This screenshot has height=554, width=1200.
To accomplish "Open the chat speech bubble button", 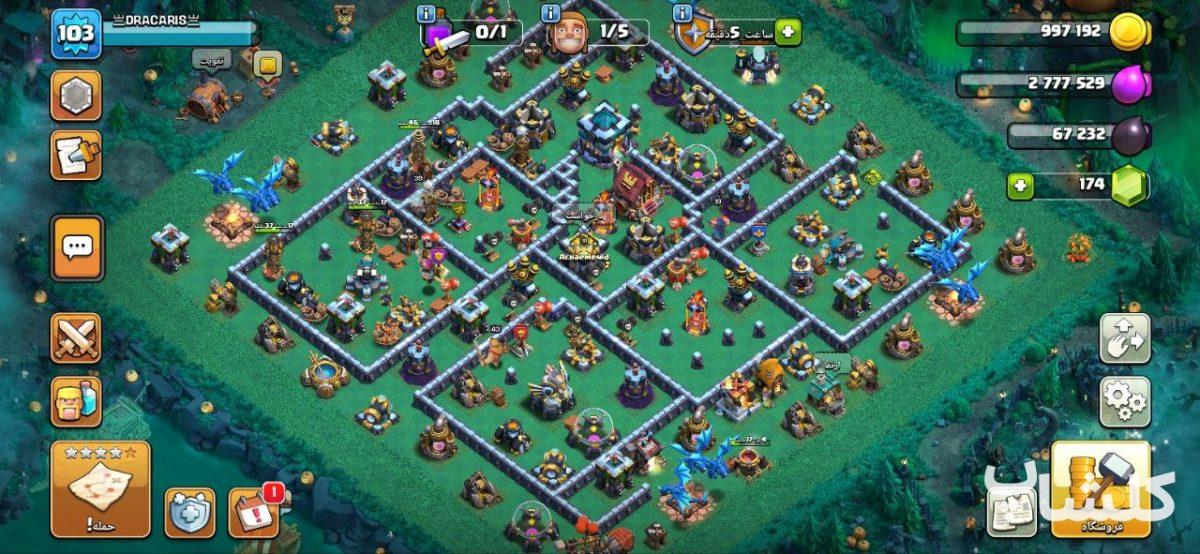I will [x=76, y=248].
